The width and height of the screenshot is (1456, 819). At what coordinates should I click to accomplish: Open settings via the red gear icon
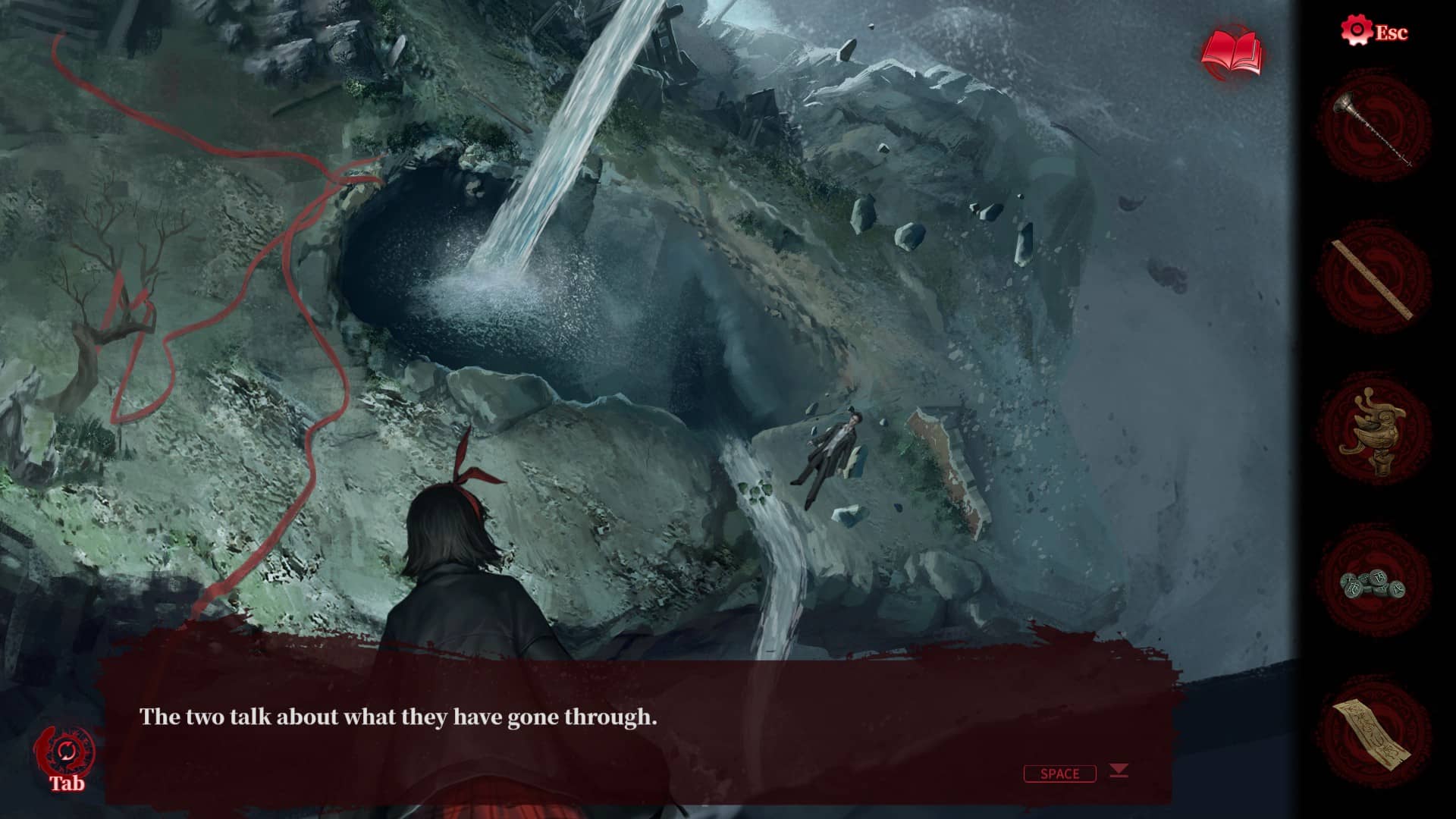click(1355, 31)
